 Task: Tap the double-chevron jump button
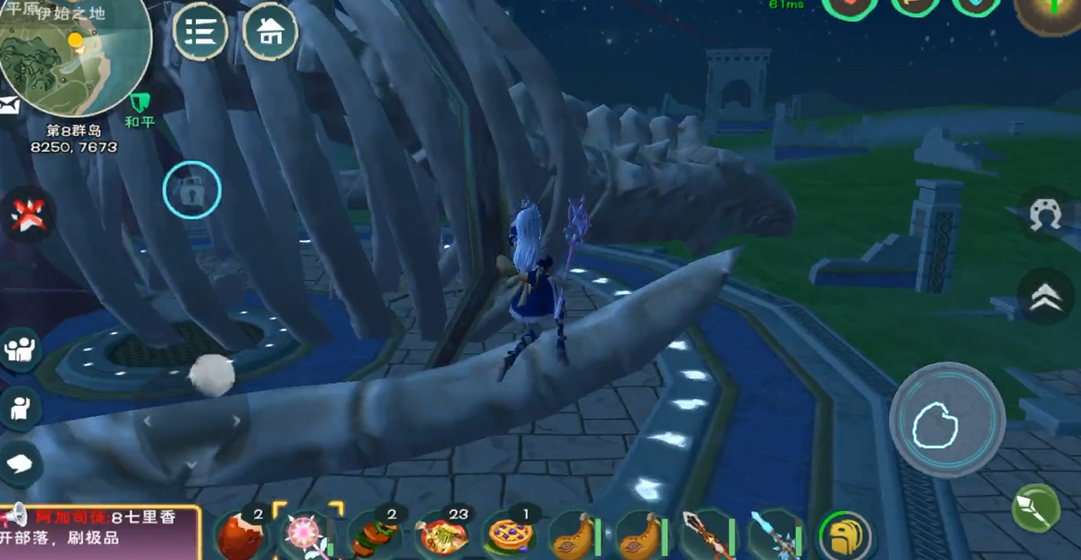click(x=1045, y=294)
